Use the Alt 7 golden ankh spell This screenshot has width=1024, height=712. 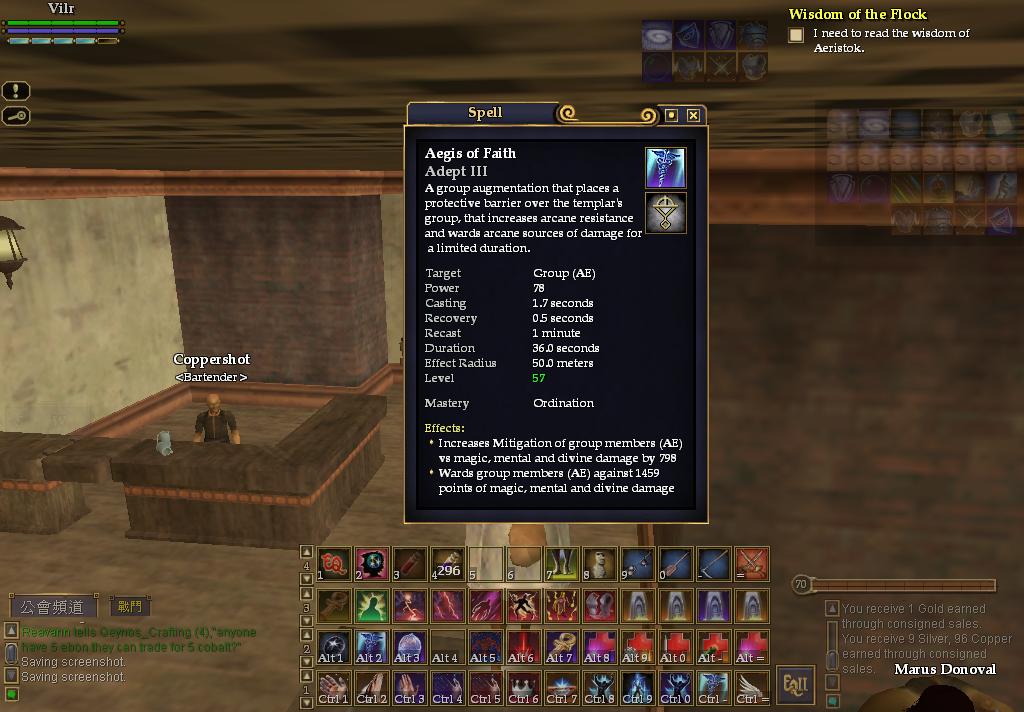tap(562, 645)
